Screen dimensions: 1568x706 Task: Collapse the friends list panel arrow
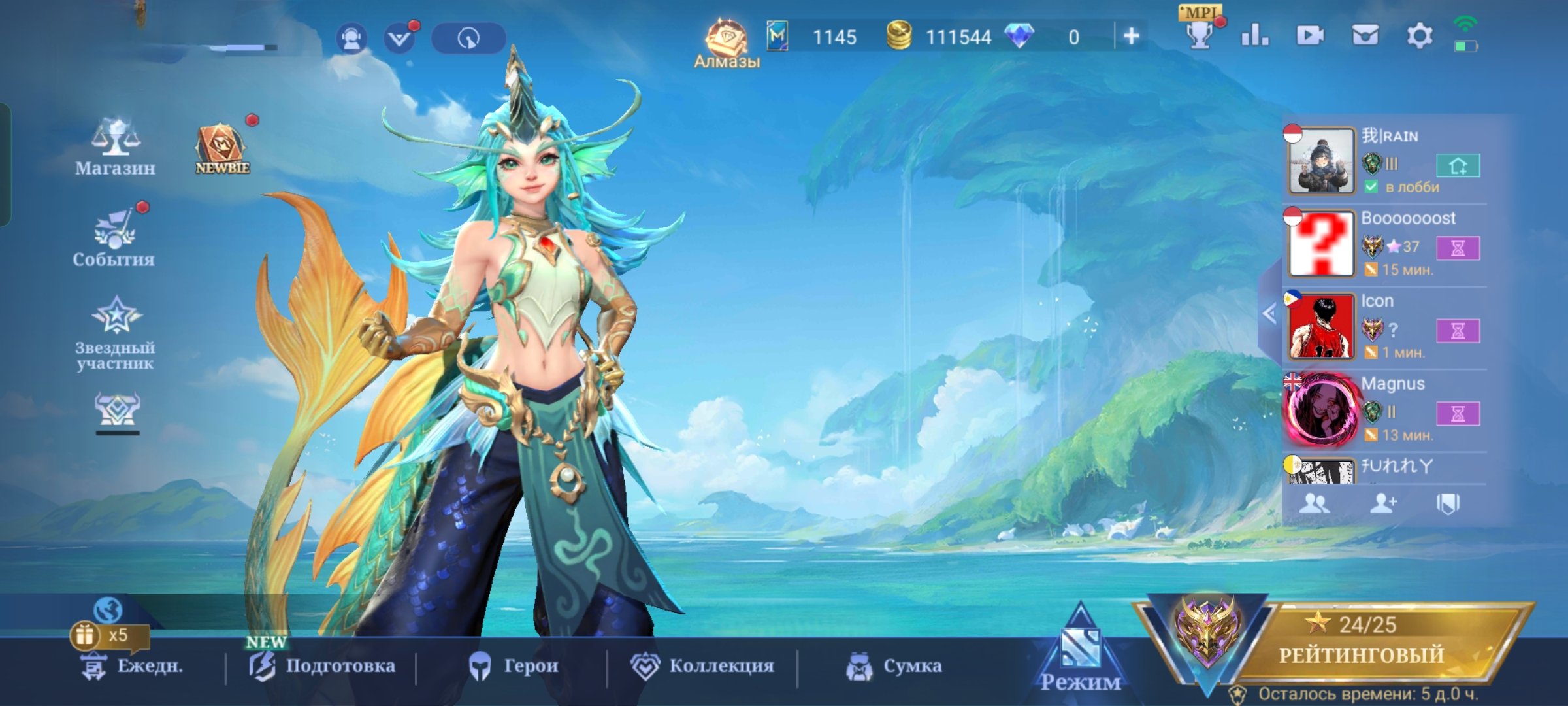(x=1269, y=314)
